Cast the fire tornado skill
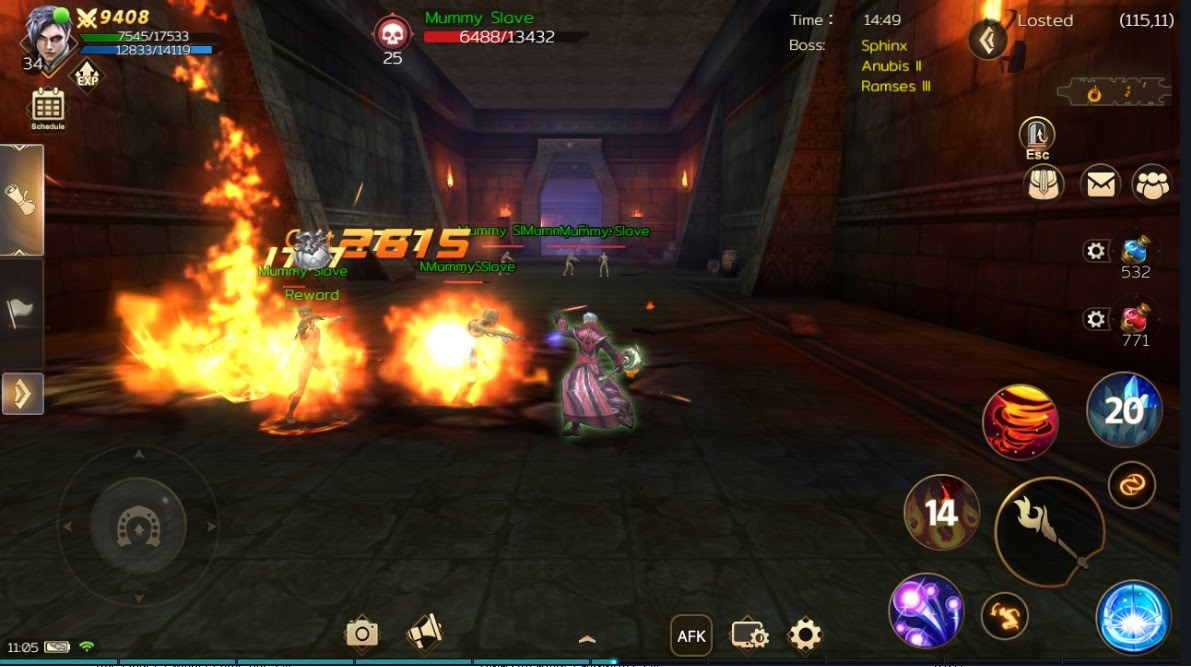This screenshot has width=1191, height=667. pos(1021,422)
